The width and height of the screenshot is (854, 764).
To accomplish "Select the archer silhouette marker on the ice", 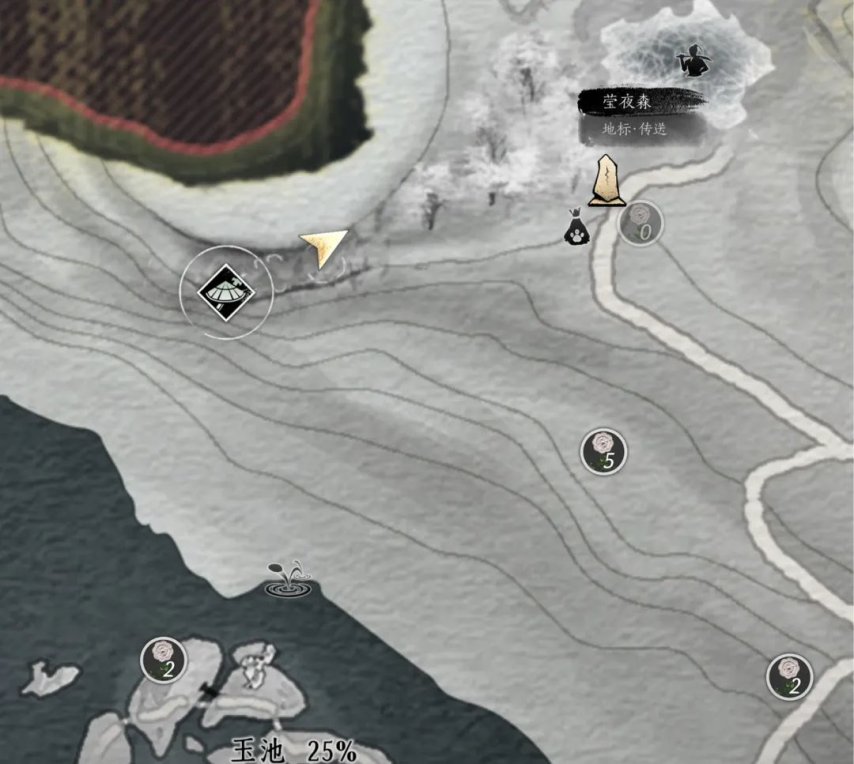I will (690, 60).
